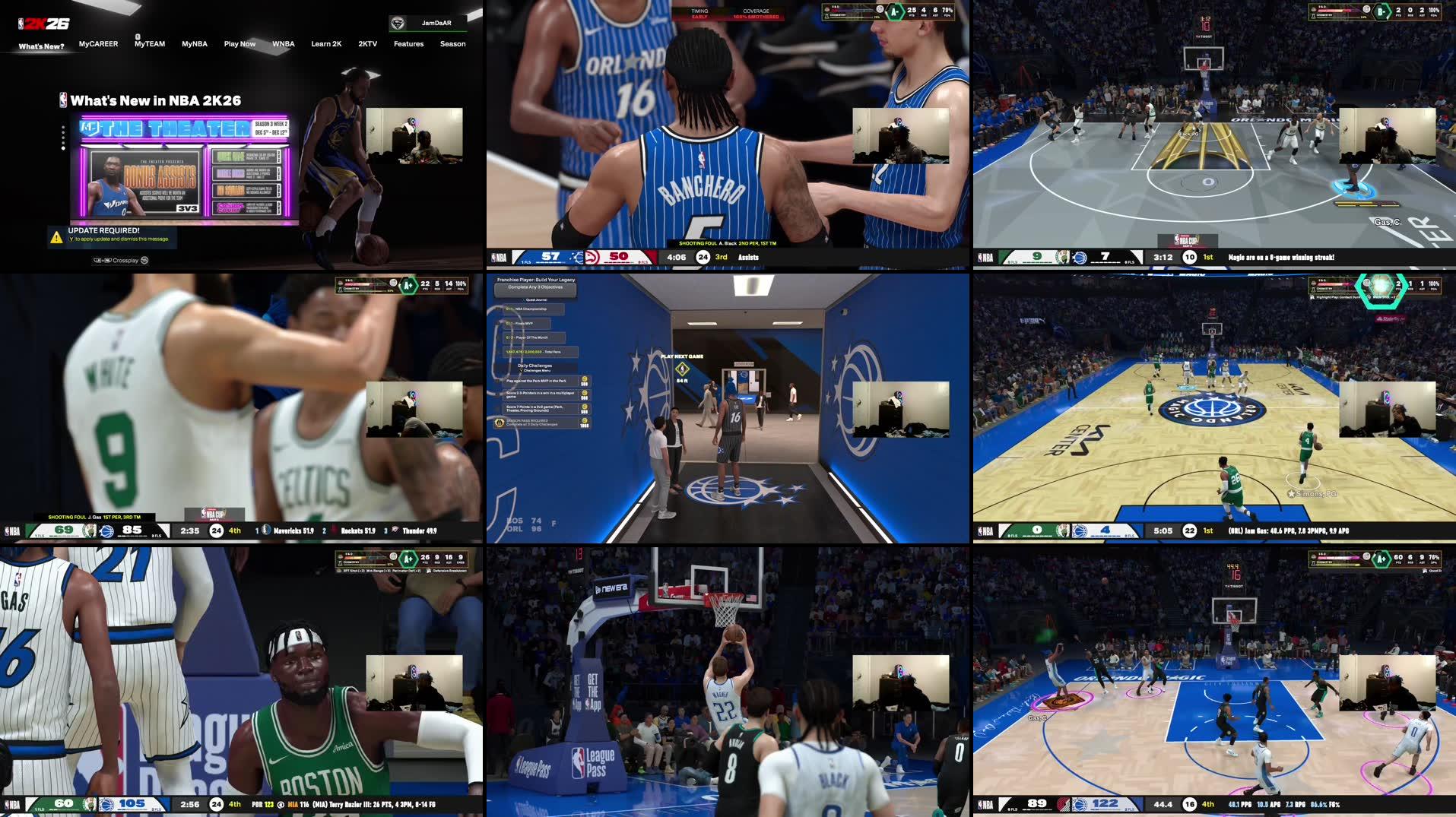Check off the NBA Championship quest objective
The width and height of the screenshot is (1456, 817).
508,309
